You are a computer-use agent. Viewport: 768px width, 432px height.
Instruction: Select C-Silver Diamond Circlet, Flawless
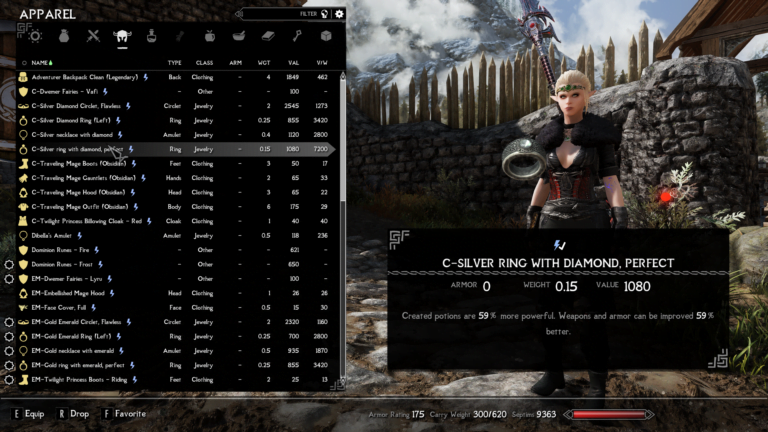click(x=76, y=105)
